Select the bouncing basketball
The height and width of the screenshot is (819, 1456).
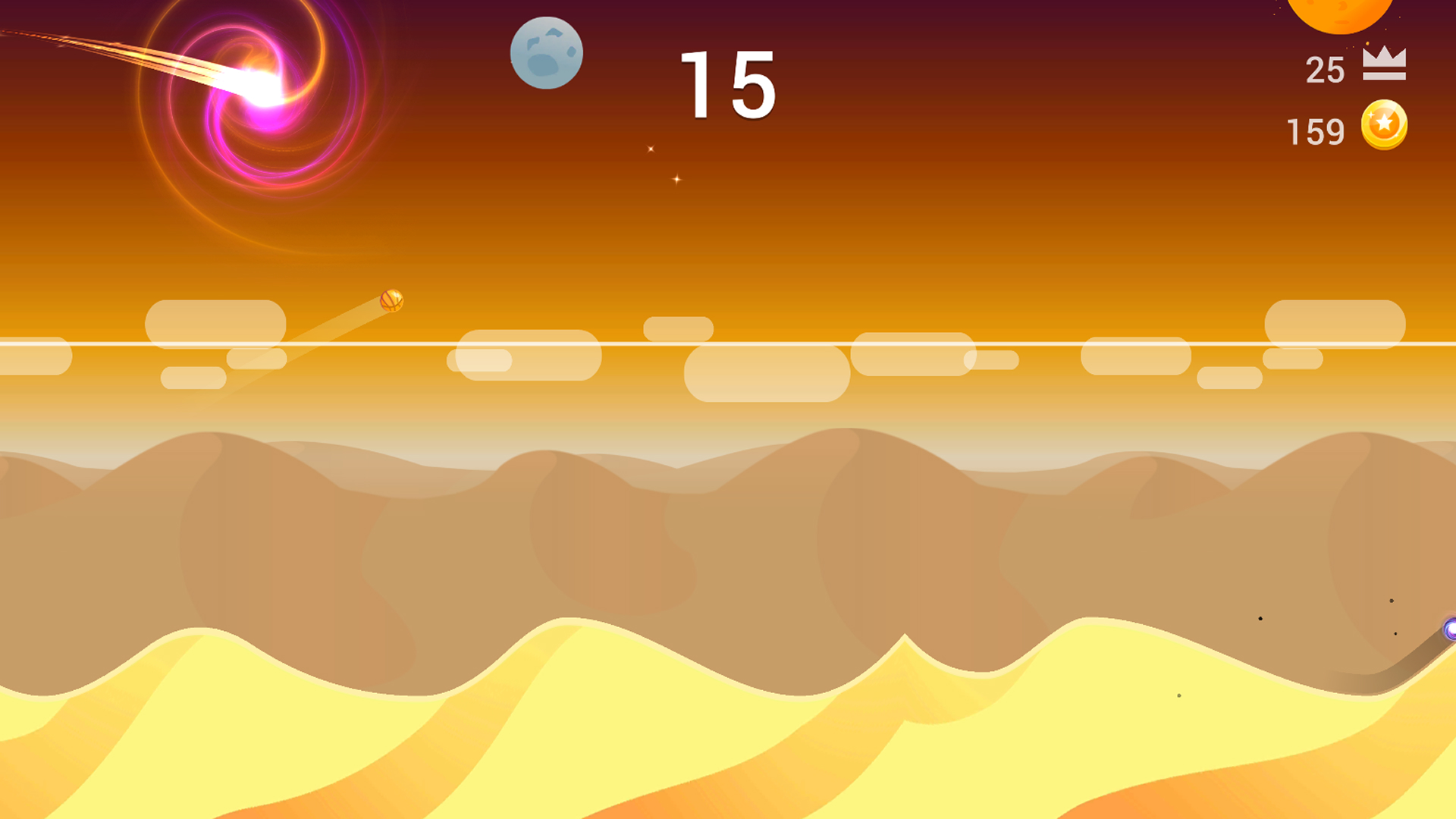pyautogui.click(x=391, y=302)
